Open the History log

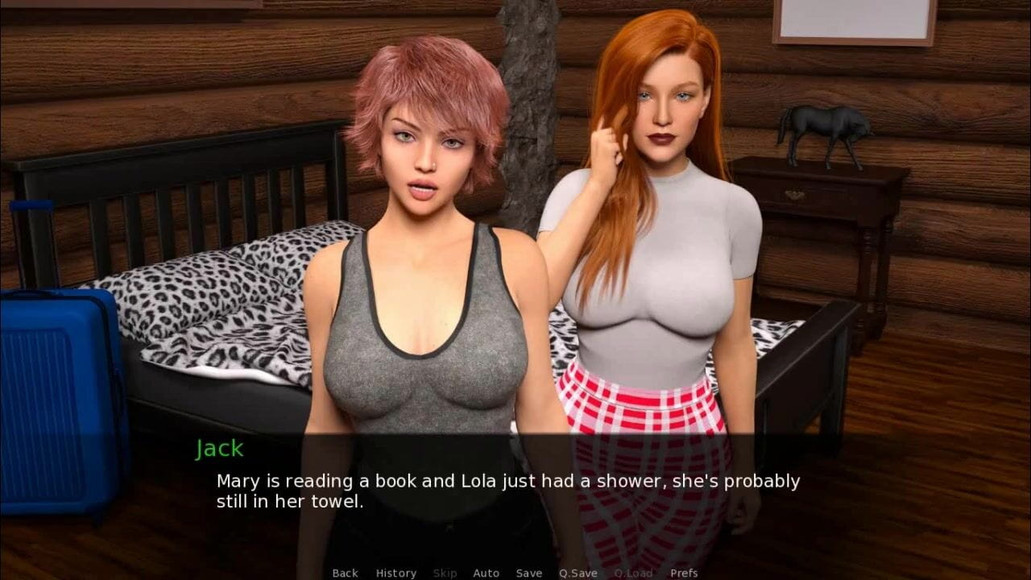click(396, 573)
